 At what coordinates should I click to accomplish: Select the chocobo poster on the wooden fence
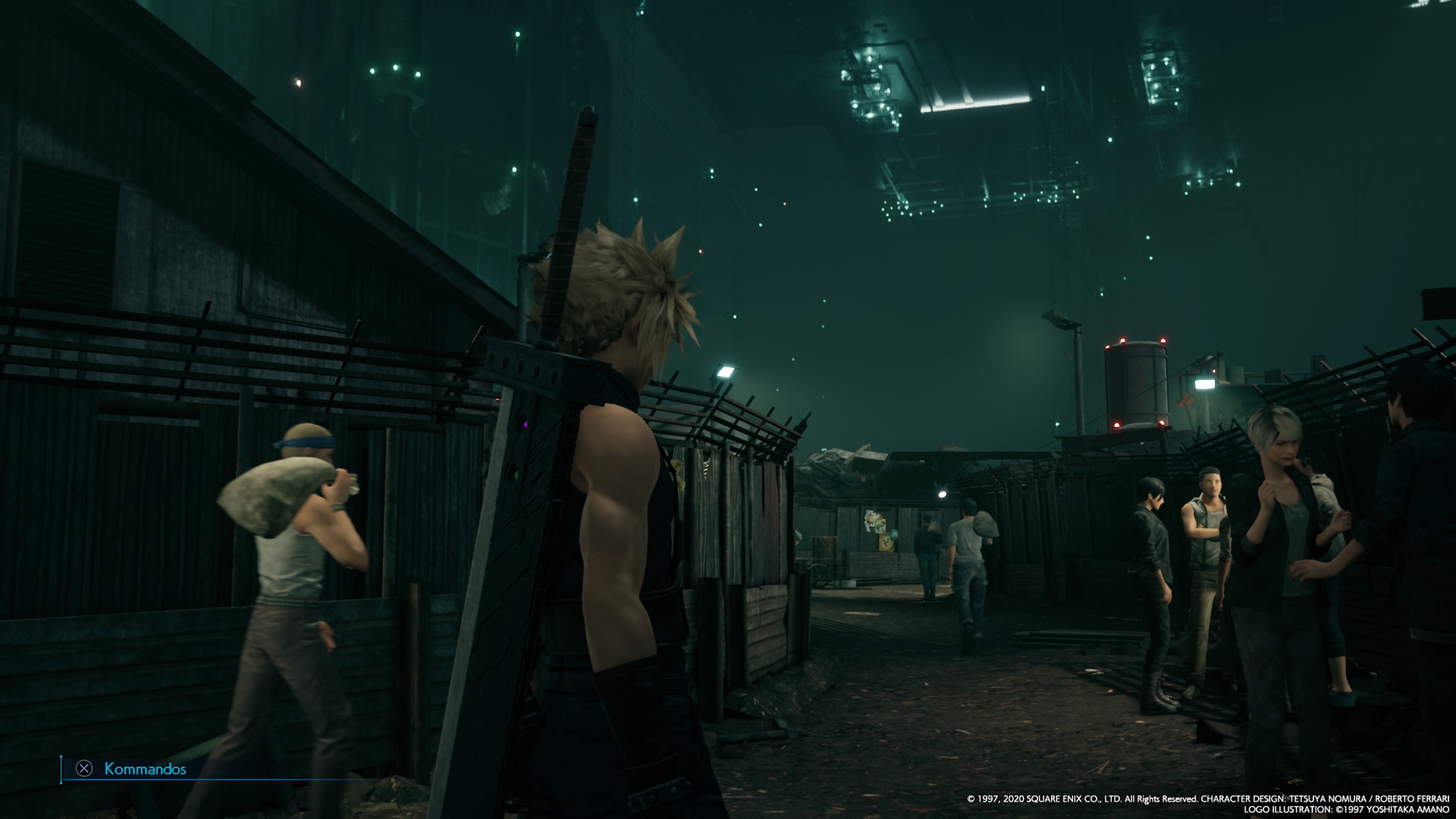point(886,544)
